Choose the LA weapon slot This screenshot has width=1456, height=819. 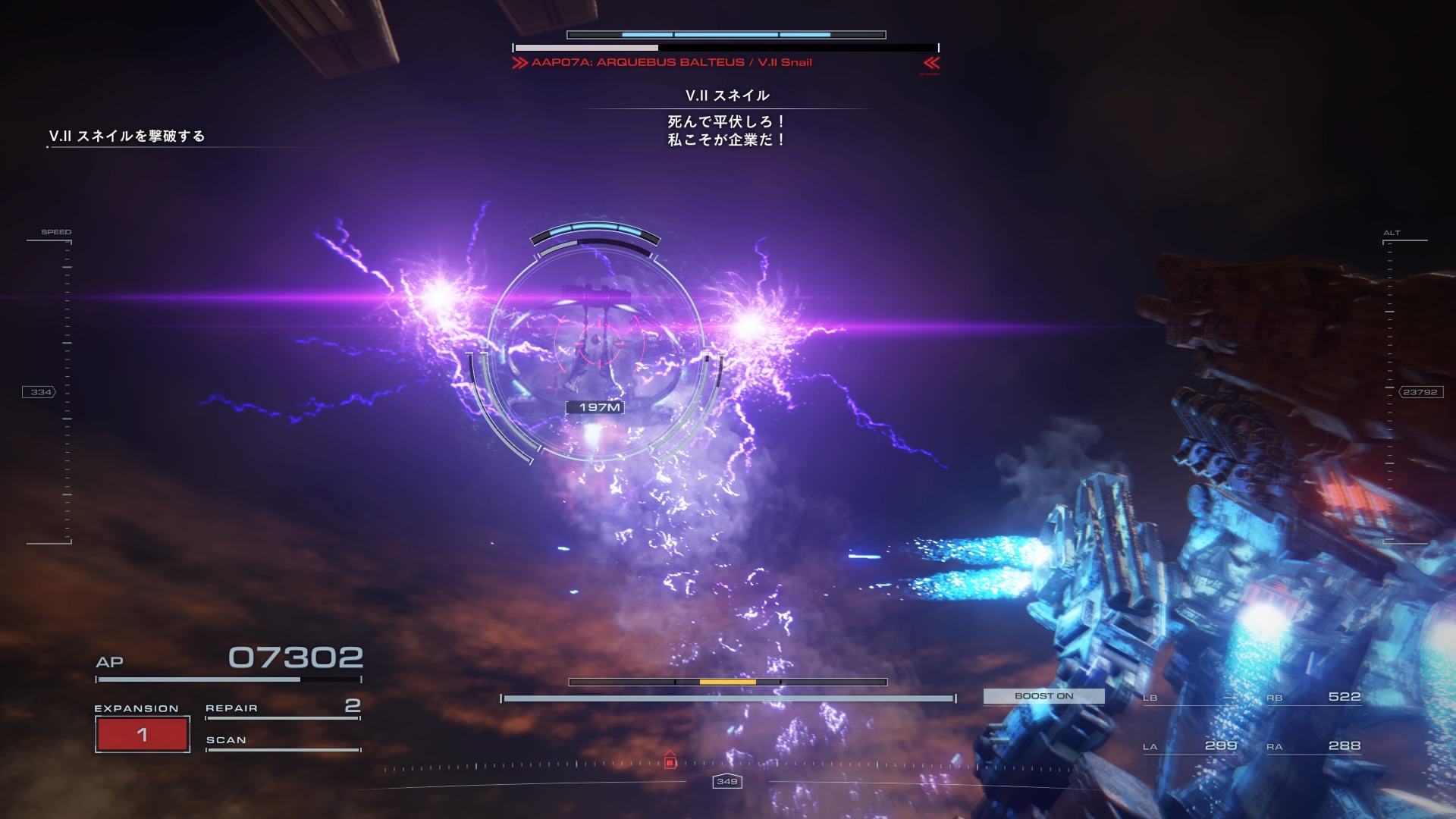[1189, 746]
